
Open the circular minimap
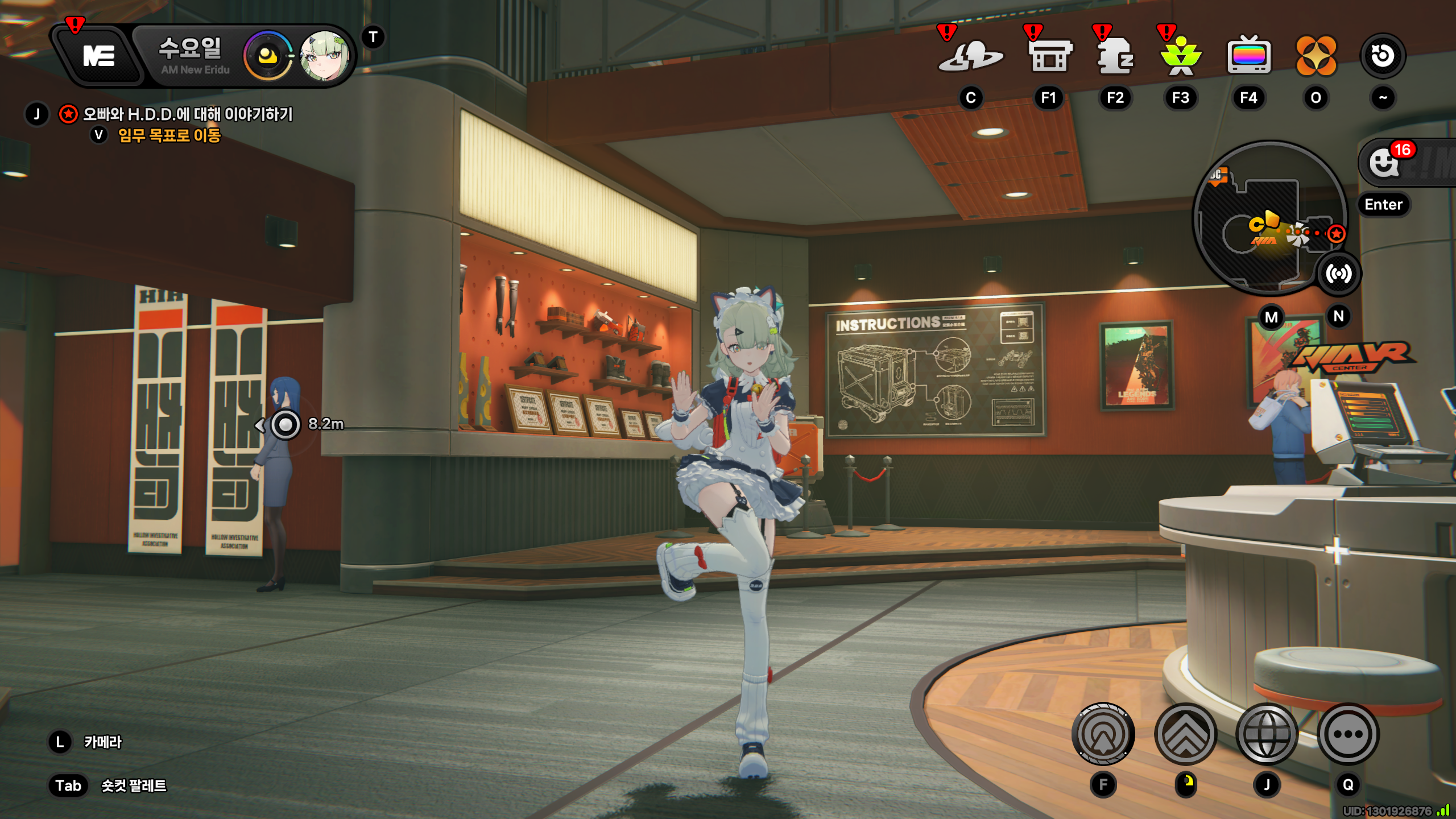point(1269,219)
